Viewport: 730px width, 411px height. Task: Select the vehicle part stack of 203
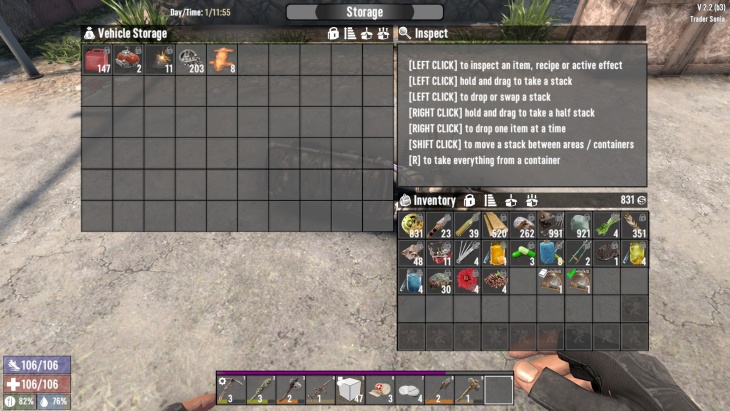[x=191, y=61]
